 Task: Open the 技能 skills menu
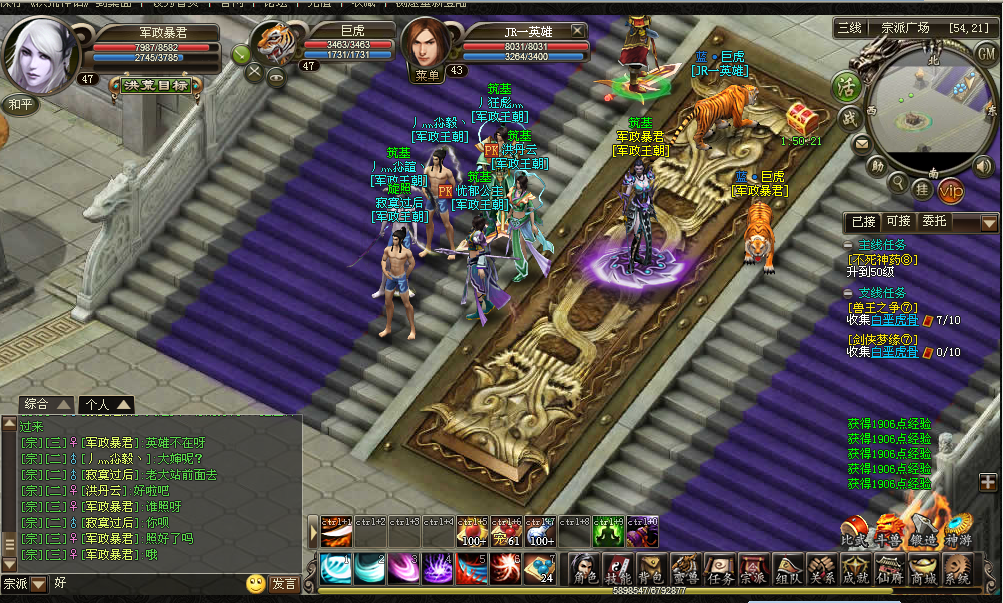tap(618, 568)
